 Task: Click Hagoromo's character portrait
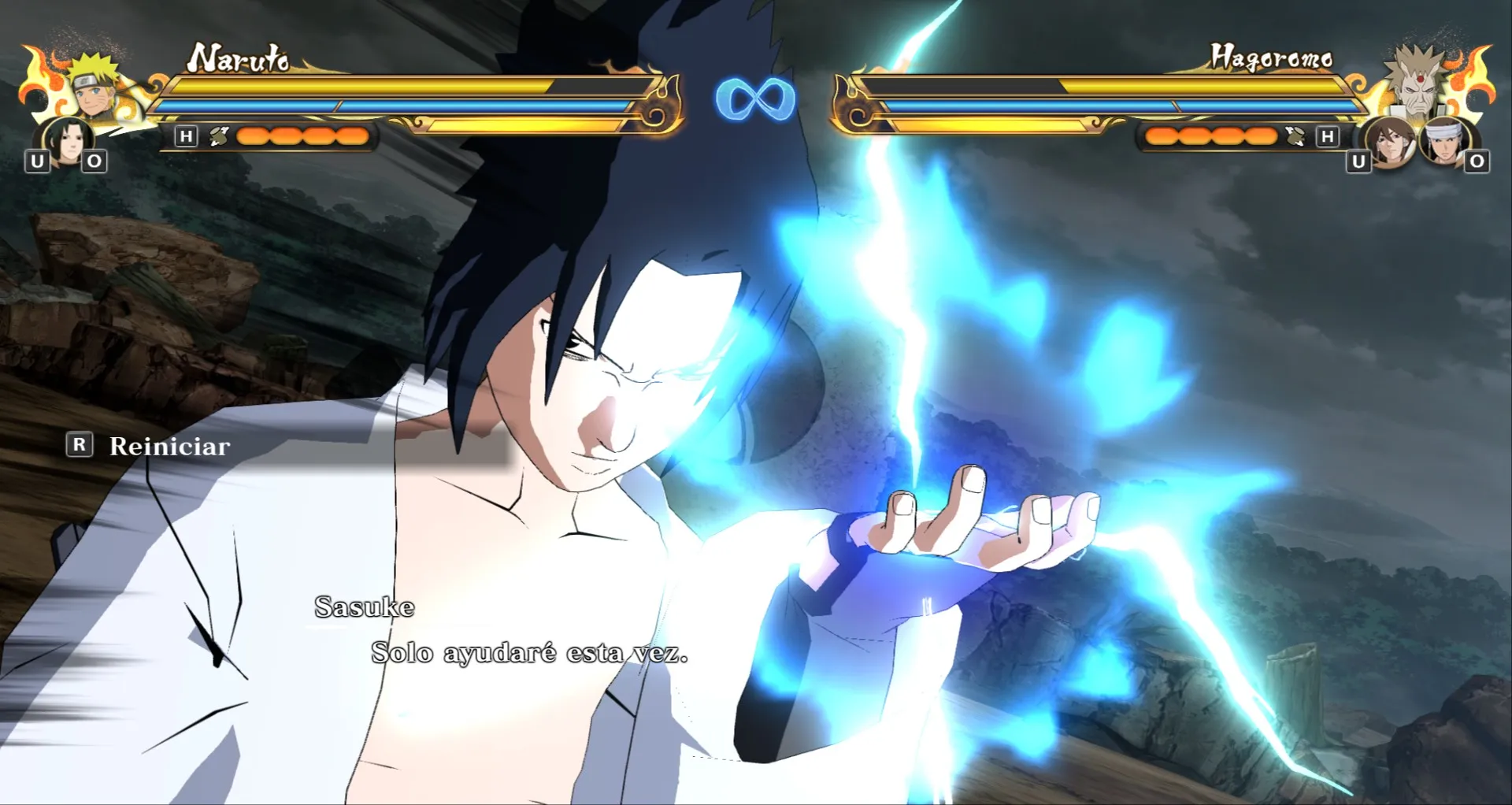coord(1418,82)
